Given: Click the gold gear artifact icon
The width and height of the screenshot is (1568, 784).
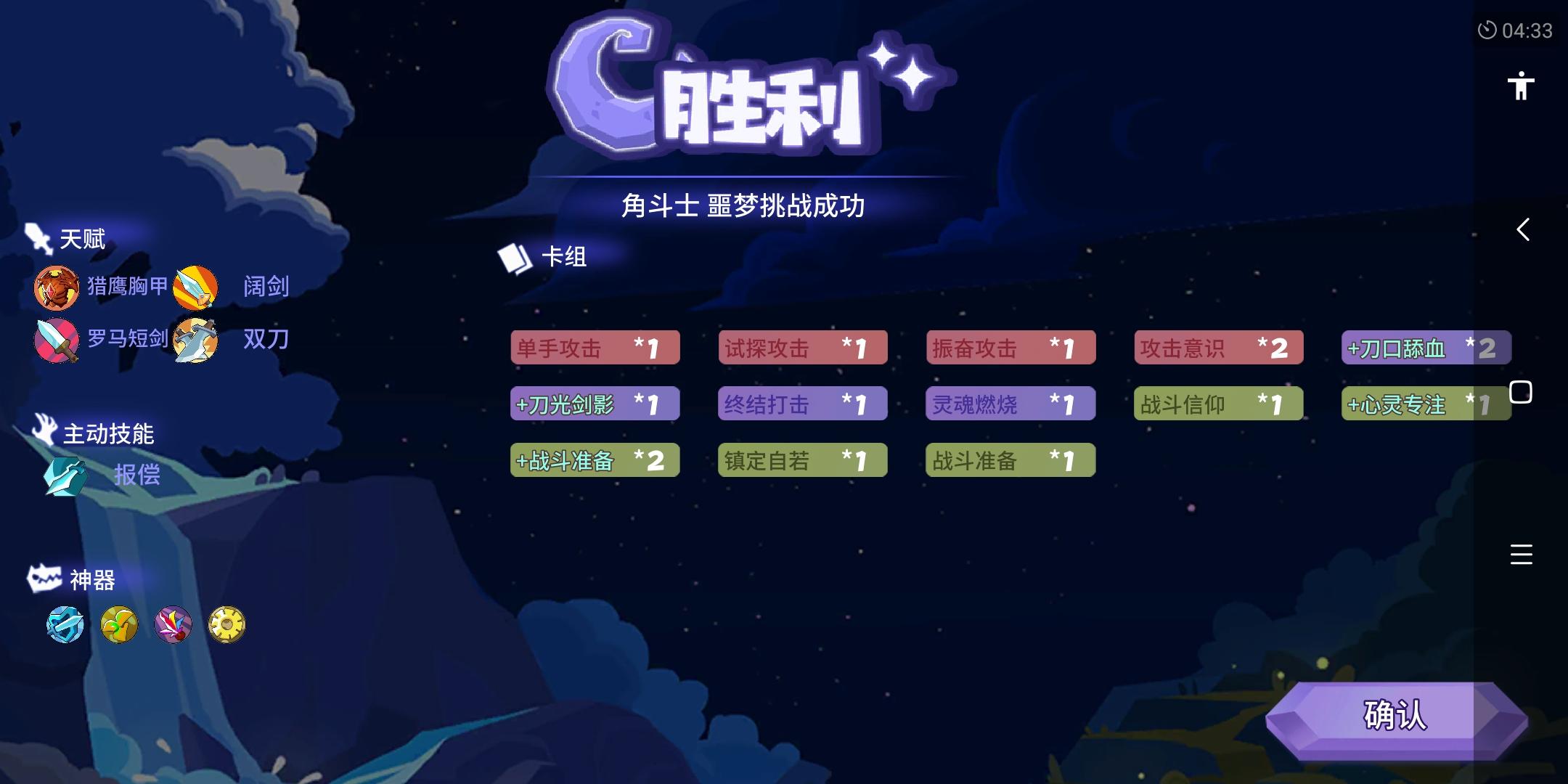Looking at the screenshot, I should tap(227, 624).
